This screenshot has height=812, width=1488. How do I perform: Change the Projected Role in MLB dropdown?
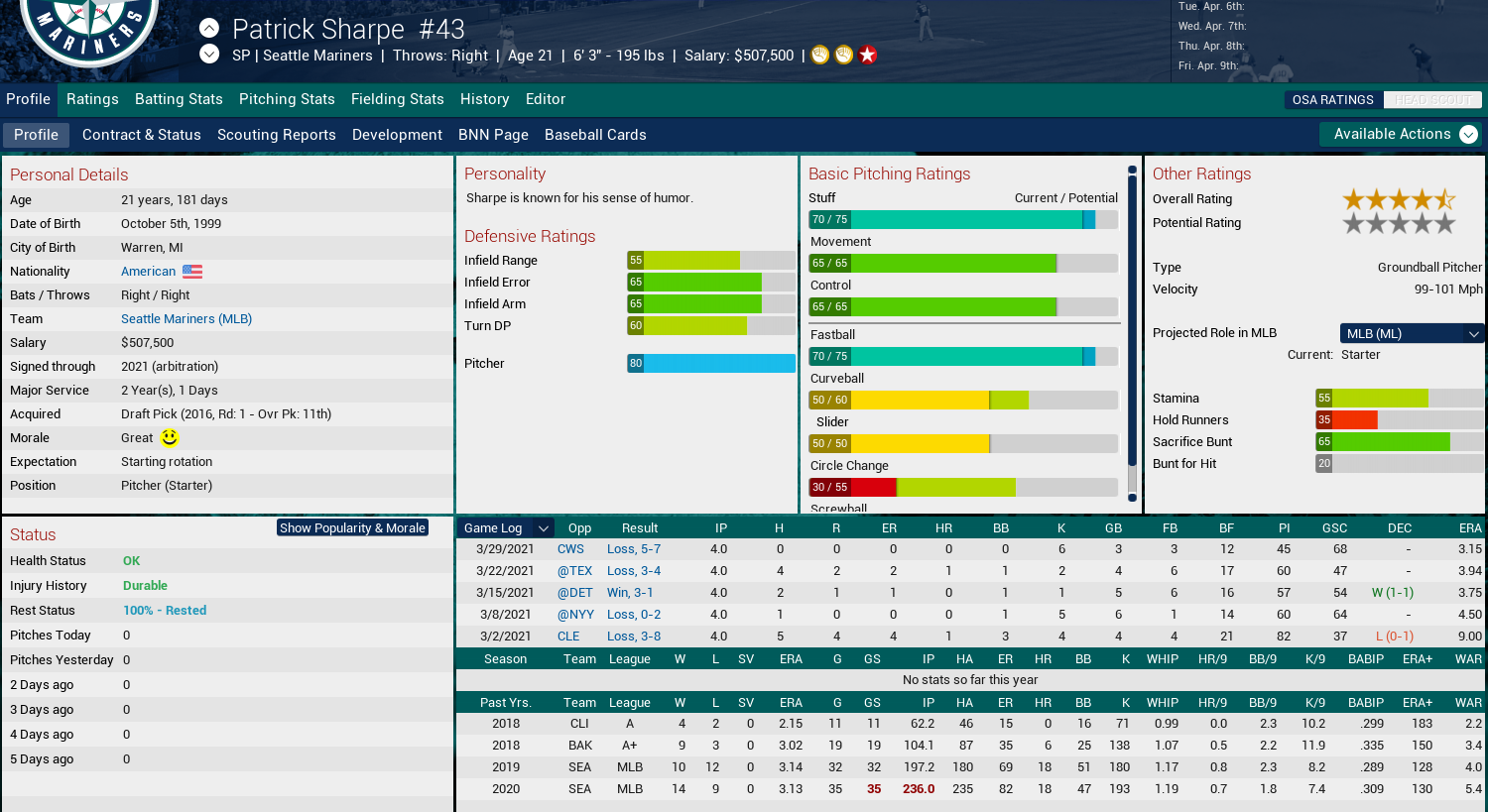pos(1412,333)
